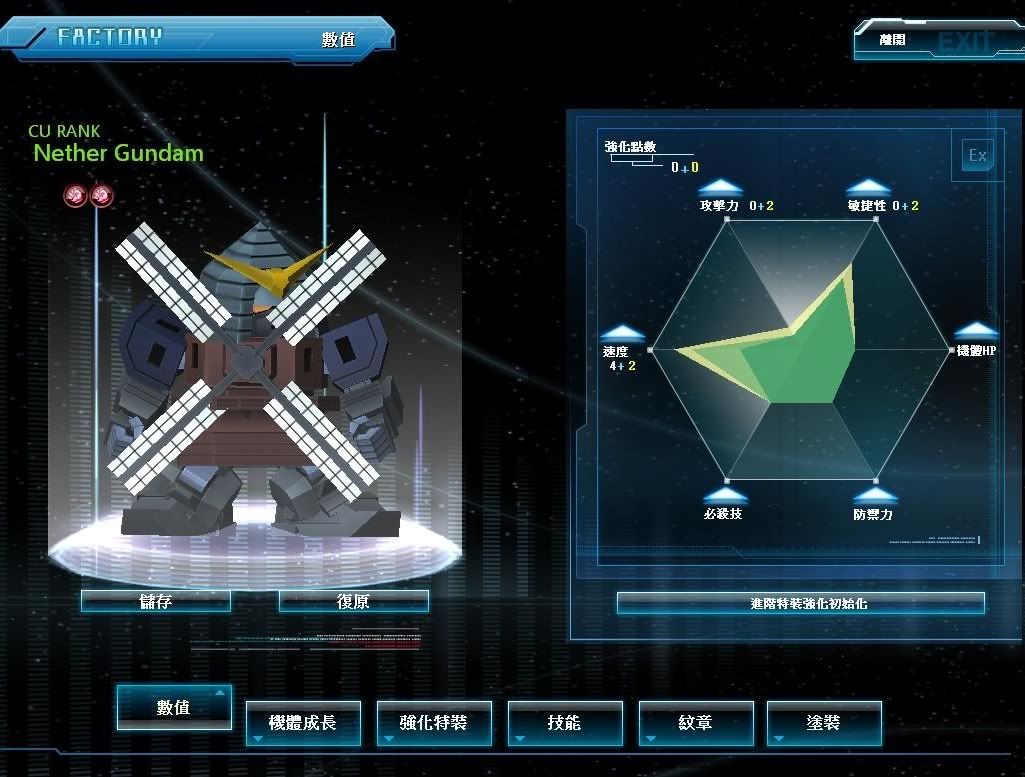Switch to the 塗裝 paint tab

pyautogui.click(x=824, y=722)
